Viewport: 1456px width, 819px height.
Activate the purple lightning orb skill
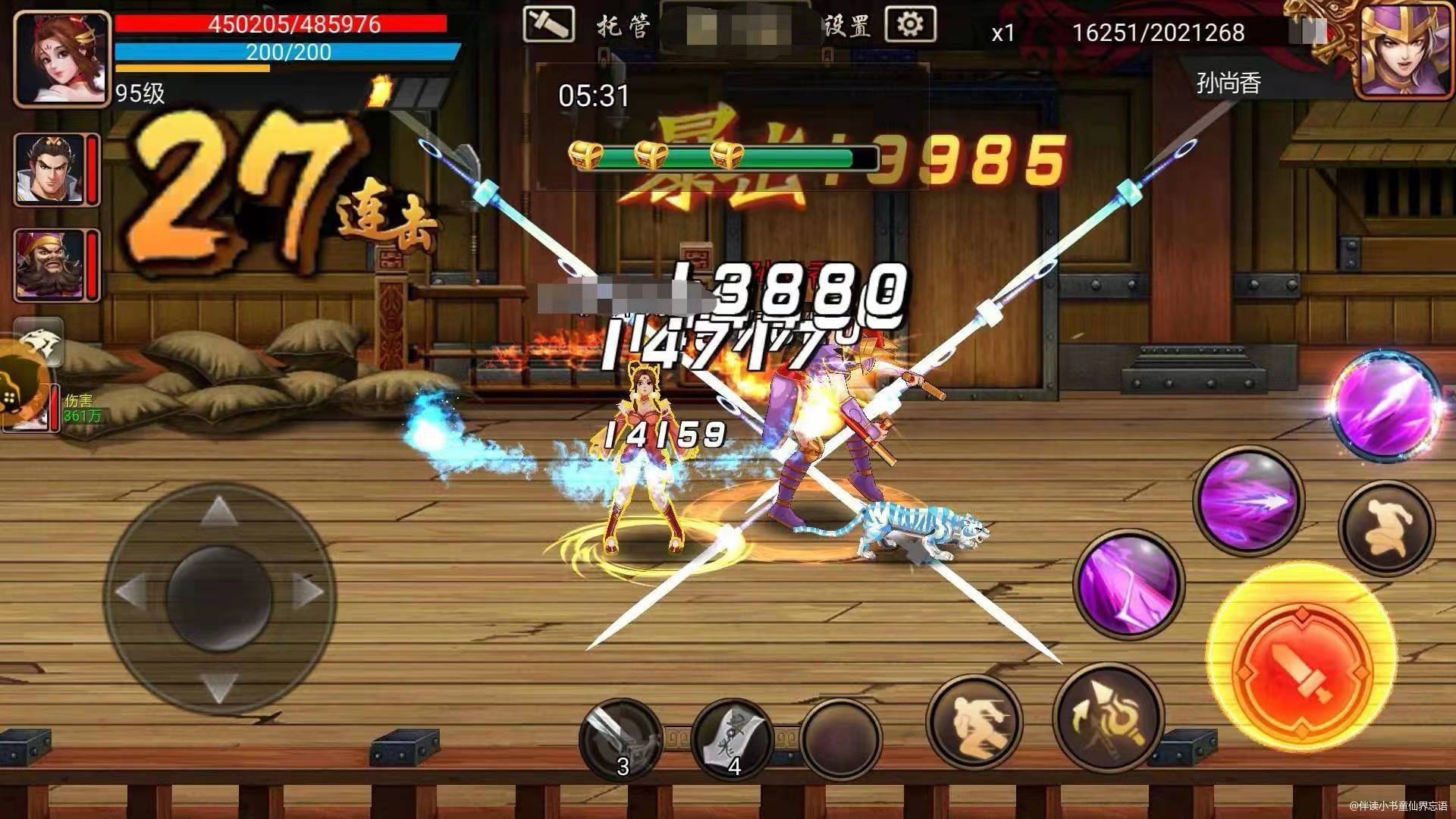click(1385, 406)
